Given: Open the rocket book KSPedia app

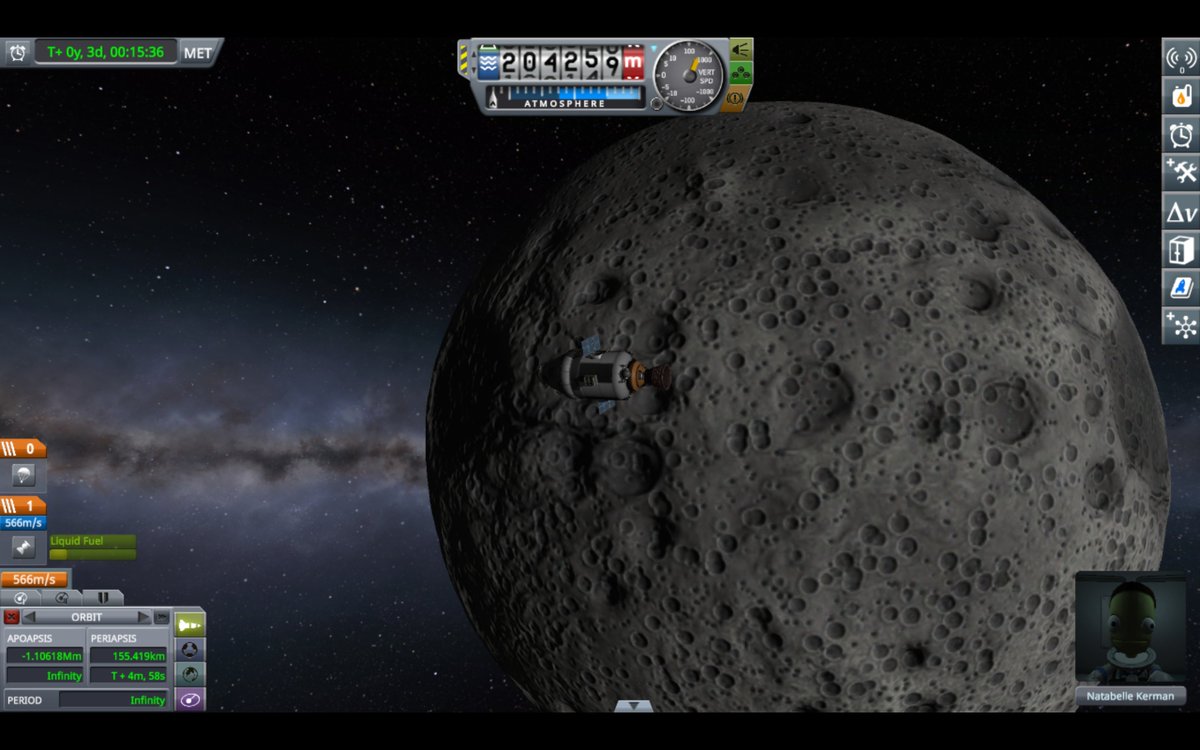Looking at the screenshot, I should point(1181,287).
